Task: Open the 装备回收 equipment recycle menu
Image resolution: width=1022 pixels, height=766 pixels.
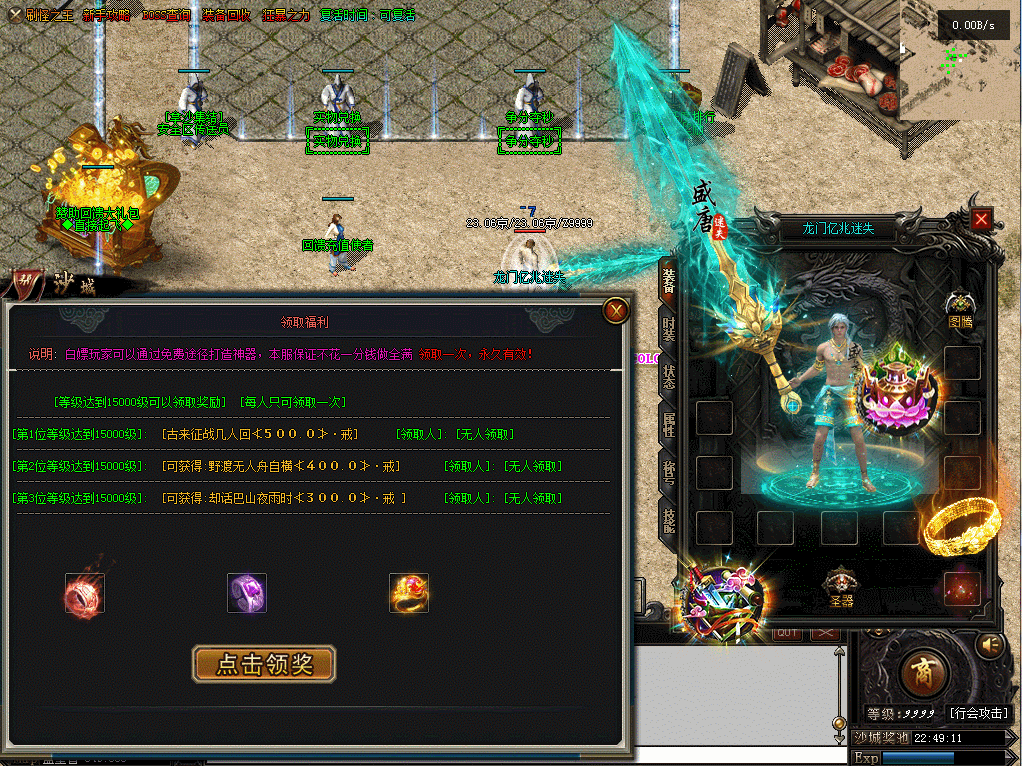Action: 226,15
